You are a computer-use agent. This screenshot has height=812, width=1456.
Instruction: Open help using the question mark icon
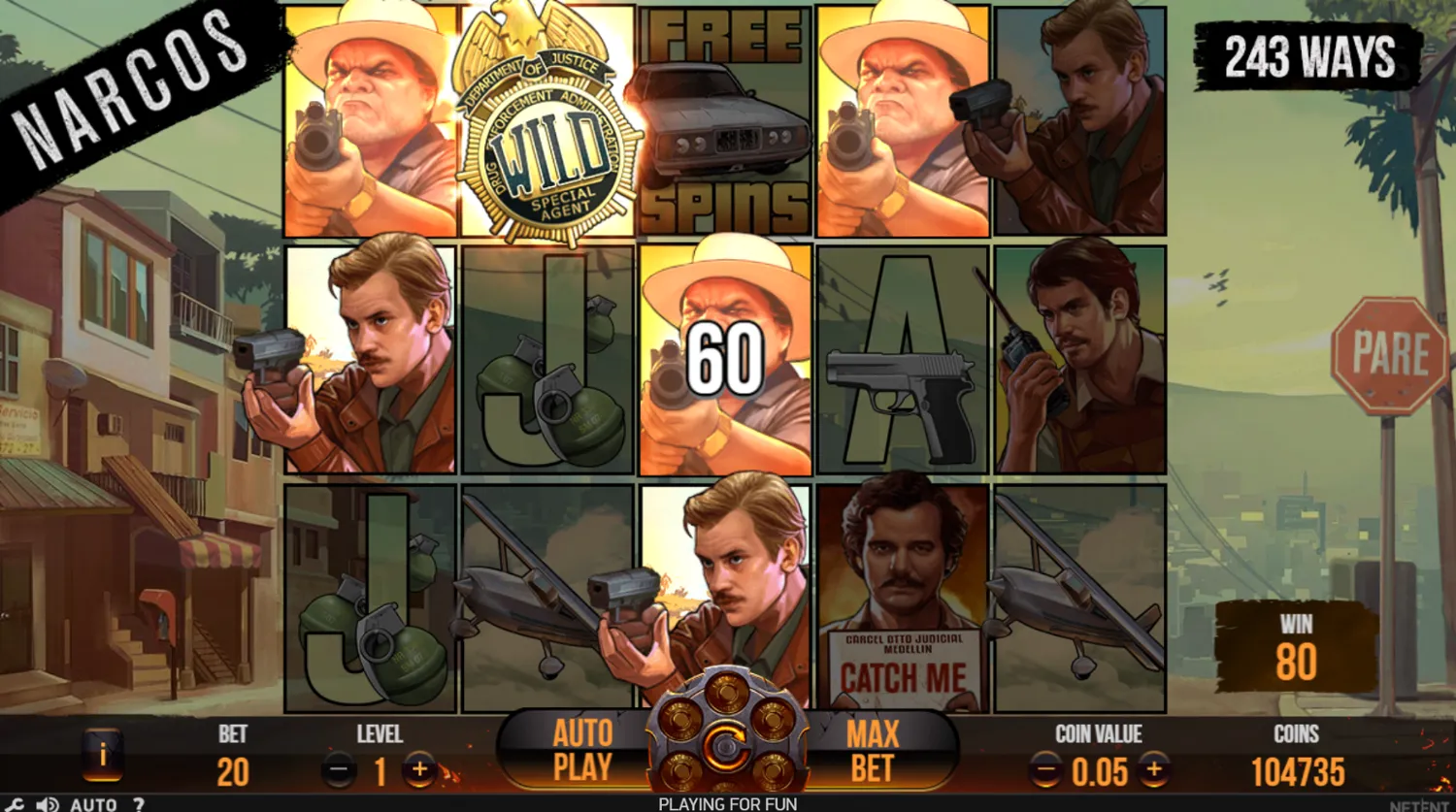point(140,804)
